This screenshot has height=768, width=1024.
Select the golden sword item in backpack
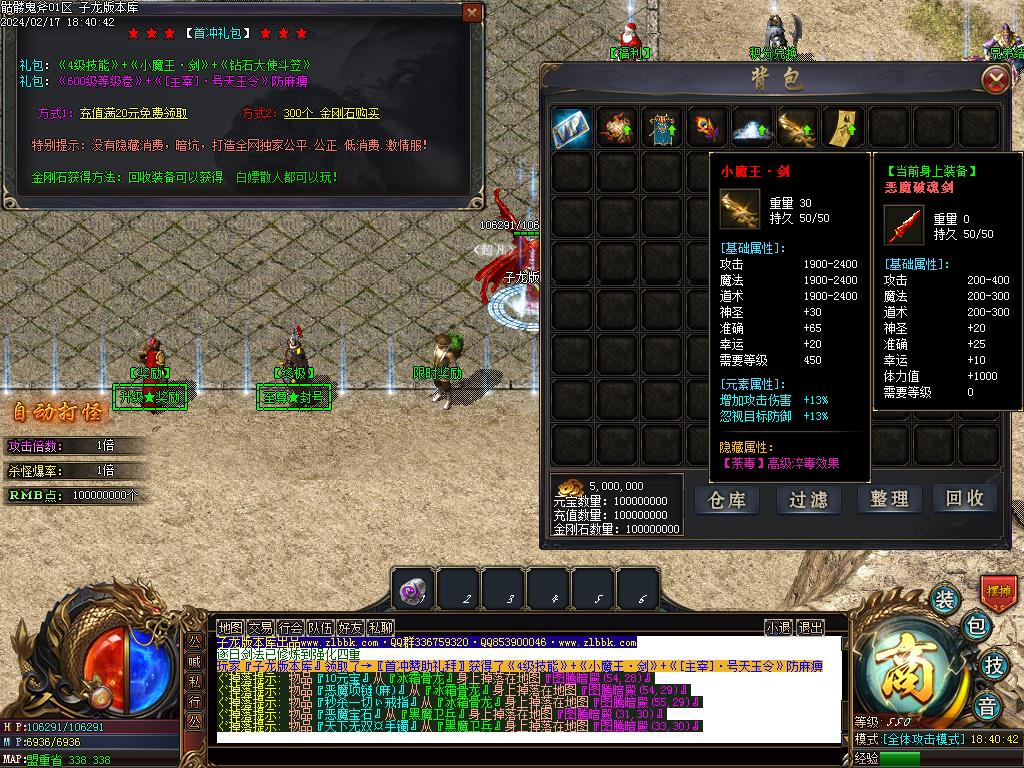pos(797,127)
